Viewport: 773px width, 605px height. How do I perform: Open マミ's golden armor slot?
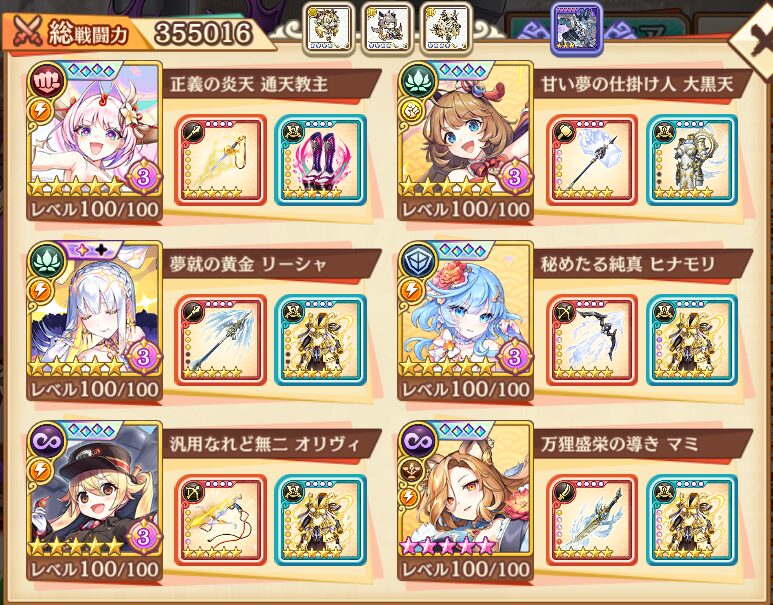pos(692,520)
